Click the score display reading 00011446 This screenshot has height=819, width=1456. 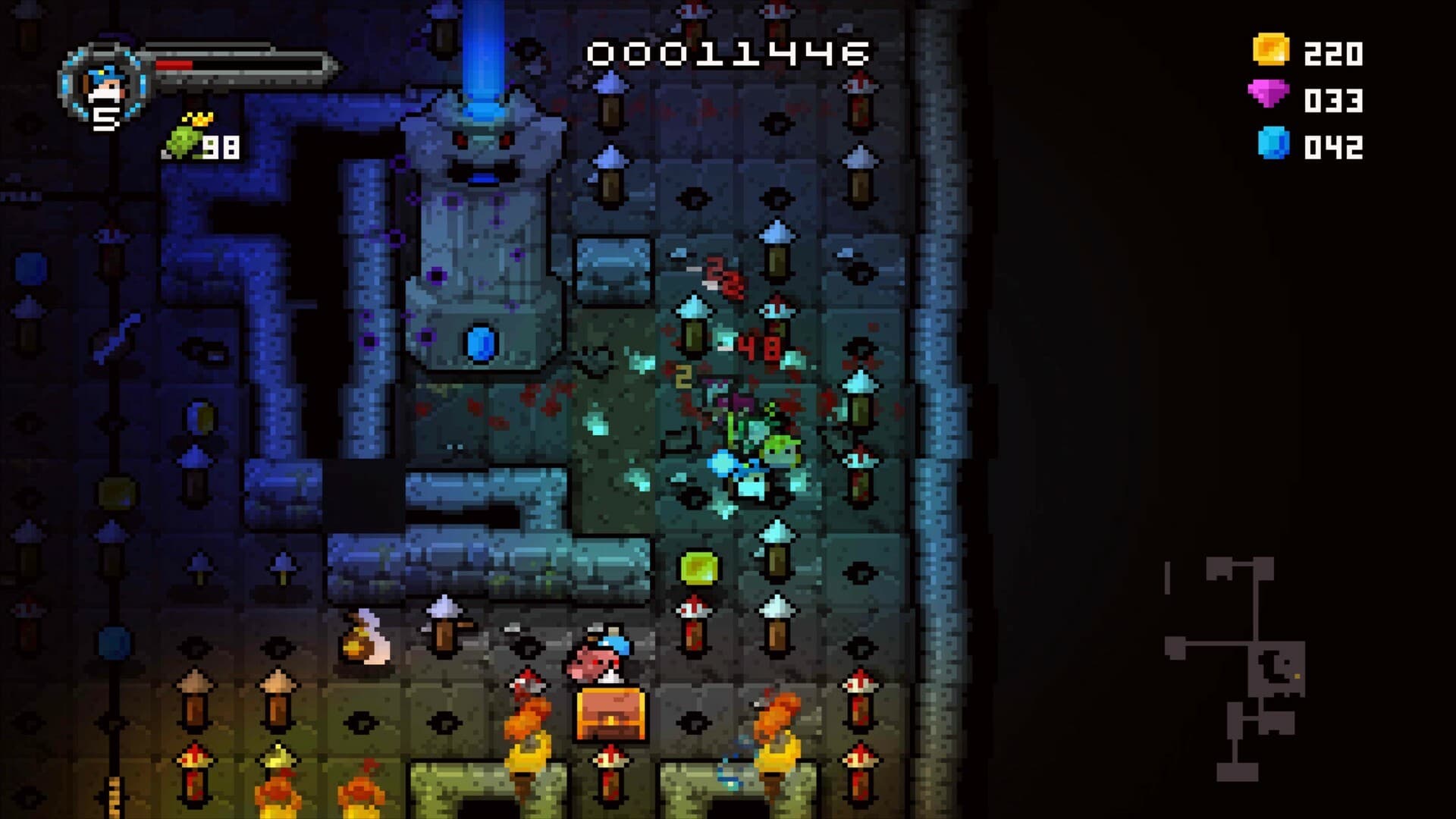pyautogui.click(x=726, y=52)
